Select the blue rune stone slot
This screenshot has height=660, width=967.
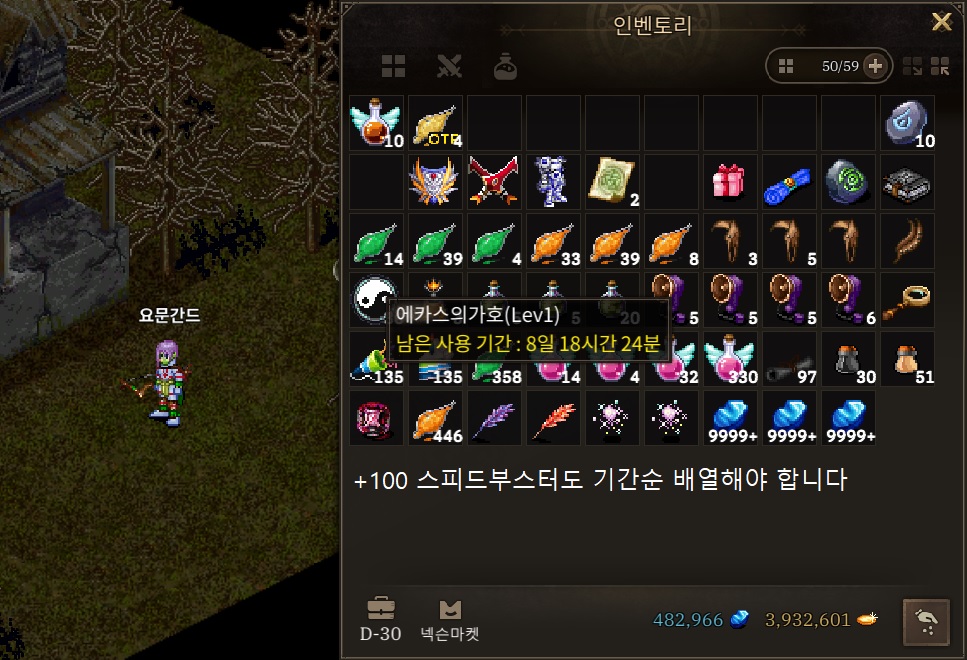907,122
